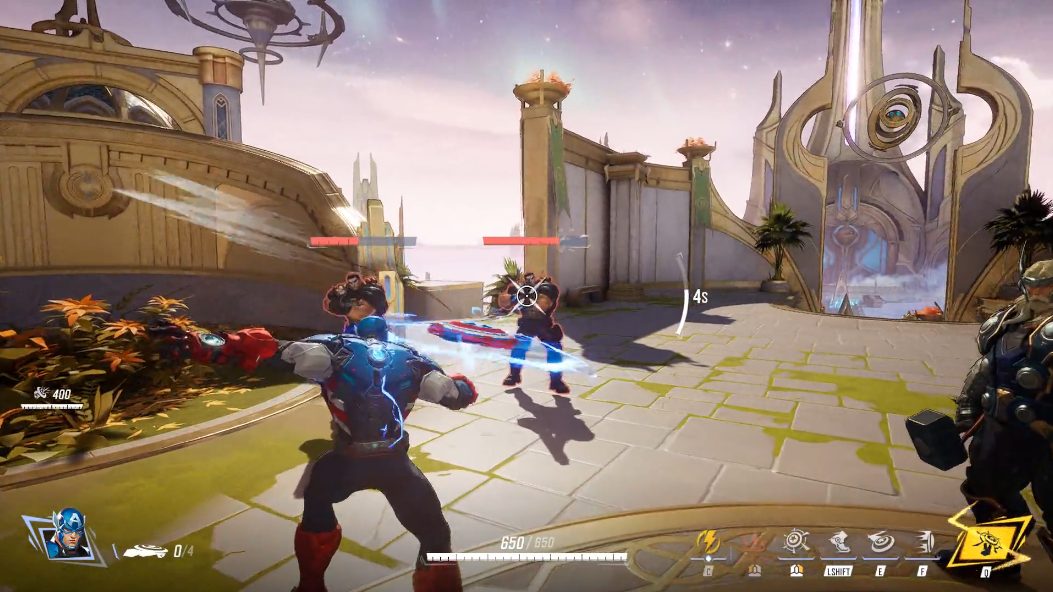The image size is (1053, 592).
Task: Activate the shield charge ability icon
Action: 922,543
